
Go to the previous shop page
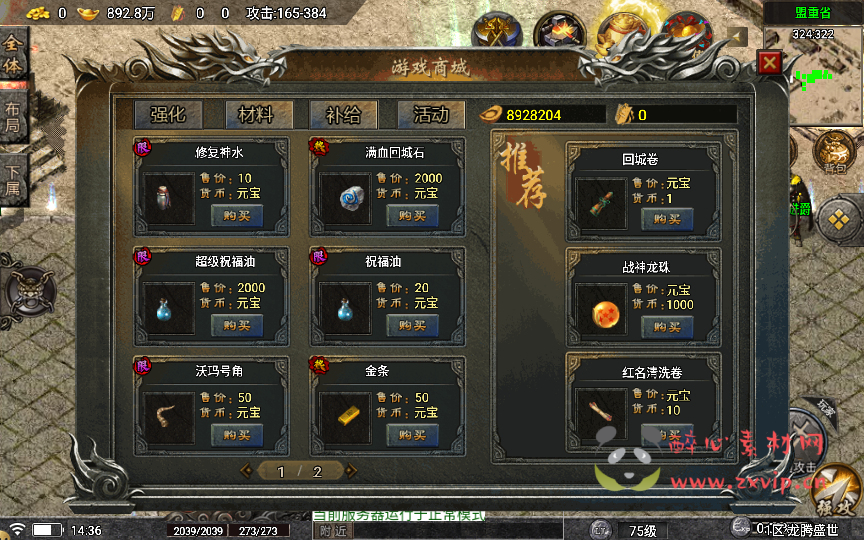(x=247, y=470)
